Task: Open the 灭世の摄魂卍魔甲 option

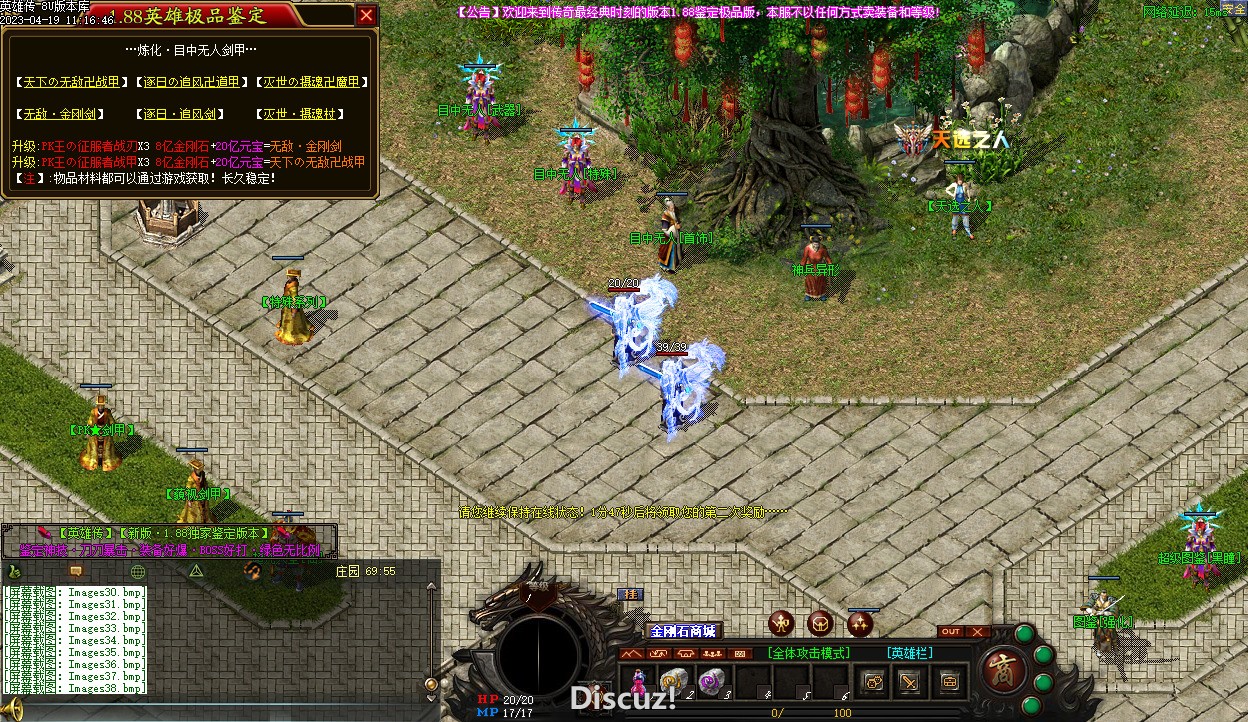Action: point(311,82)
